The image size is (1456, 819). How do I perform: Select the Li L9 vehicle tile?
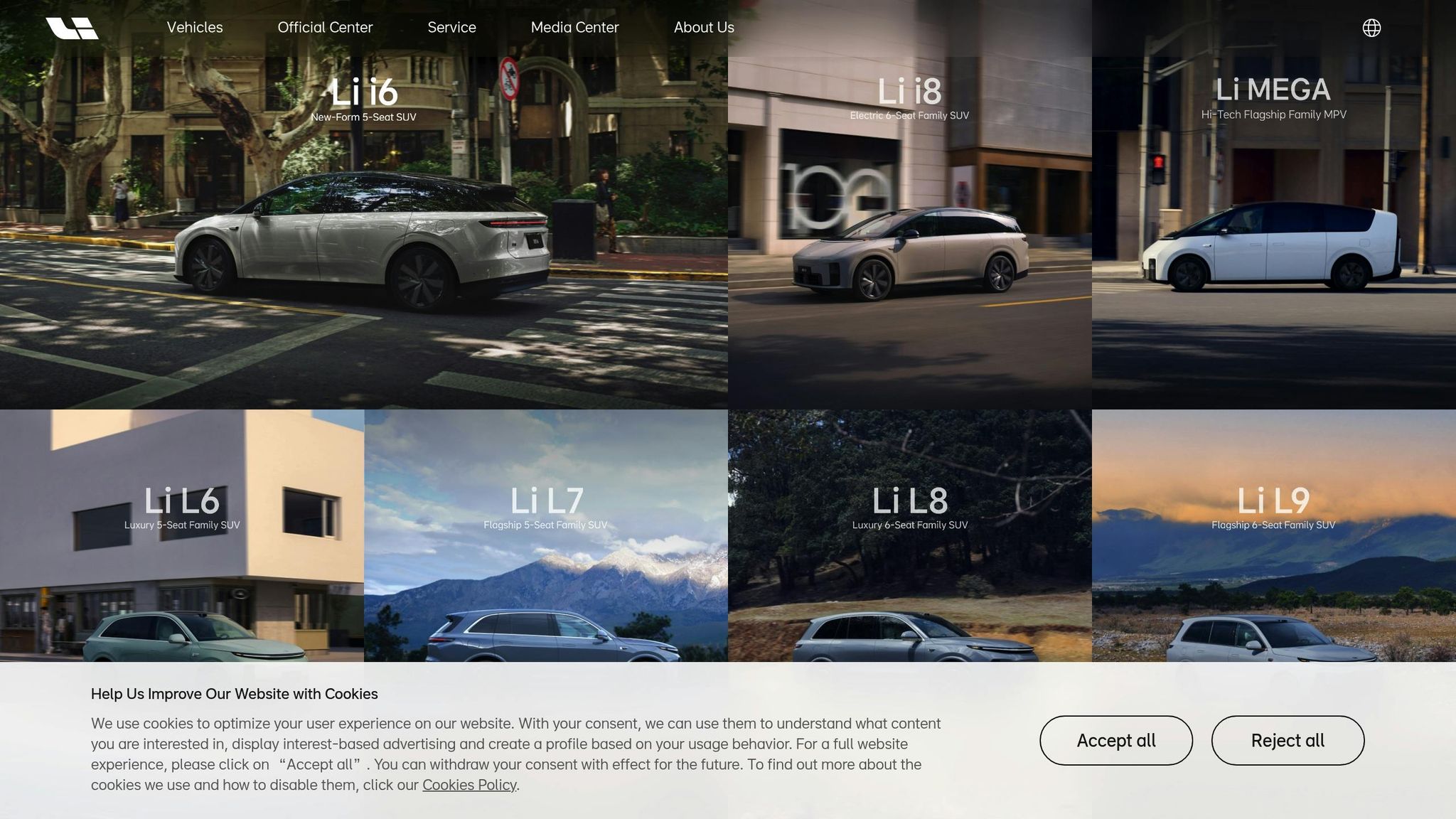[1273, 540]
